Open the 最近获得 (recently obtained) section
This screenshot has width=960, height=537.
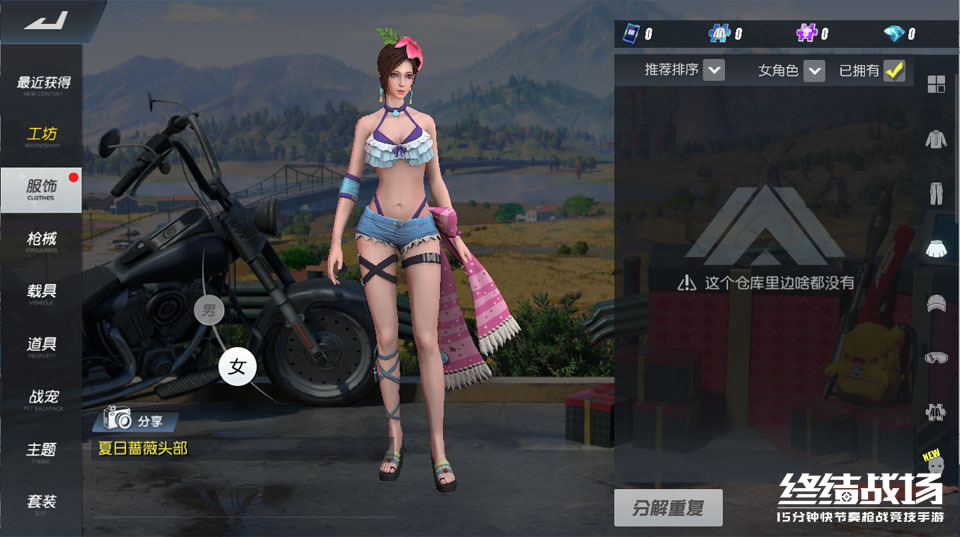click(42, 84)
